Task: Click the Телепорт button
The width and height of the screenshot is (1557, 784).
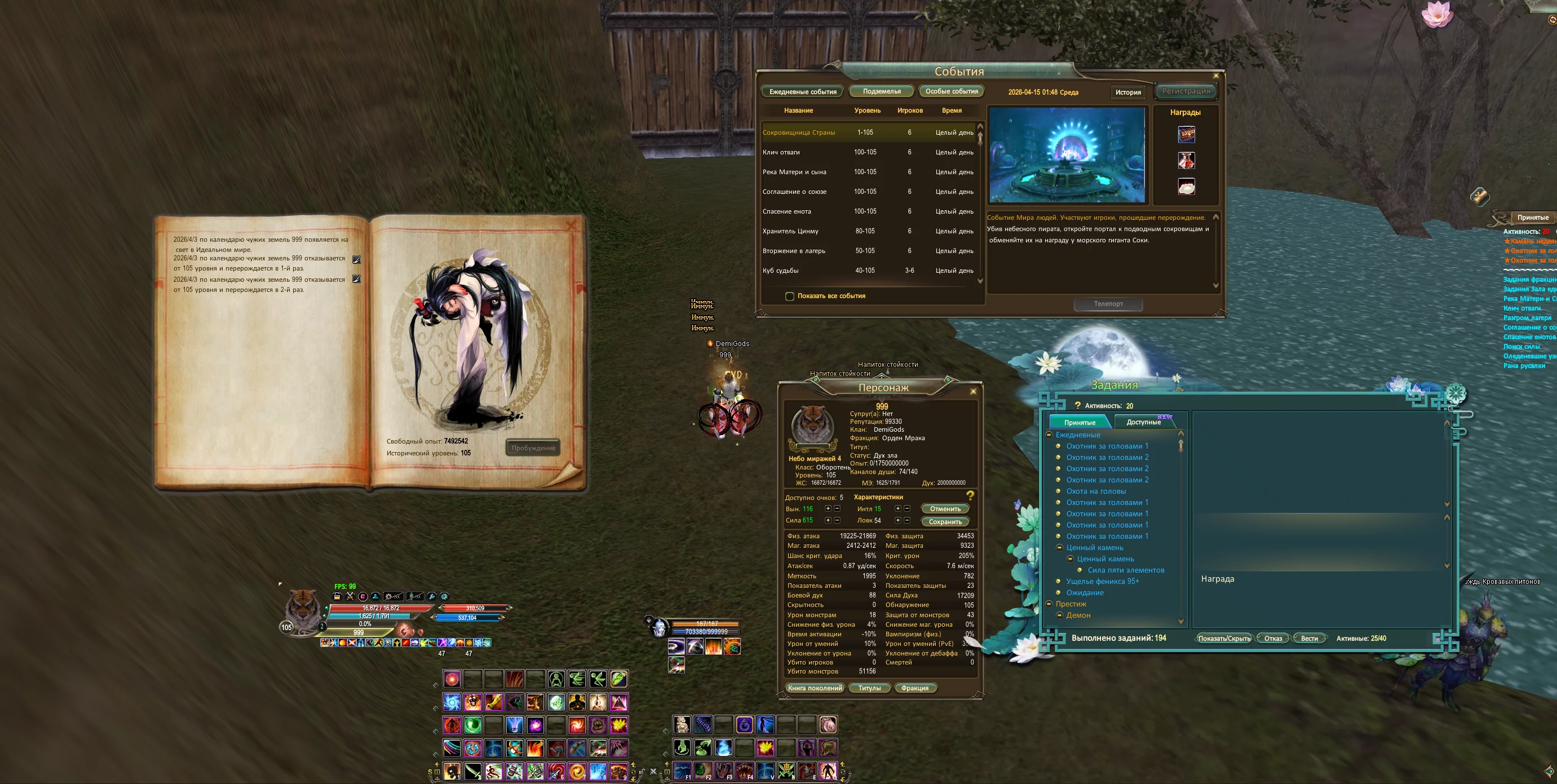Action: [x=1108, y=304]
